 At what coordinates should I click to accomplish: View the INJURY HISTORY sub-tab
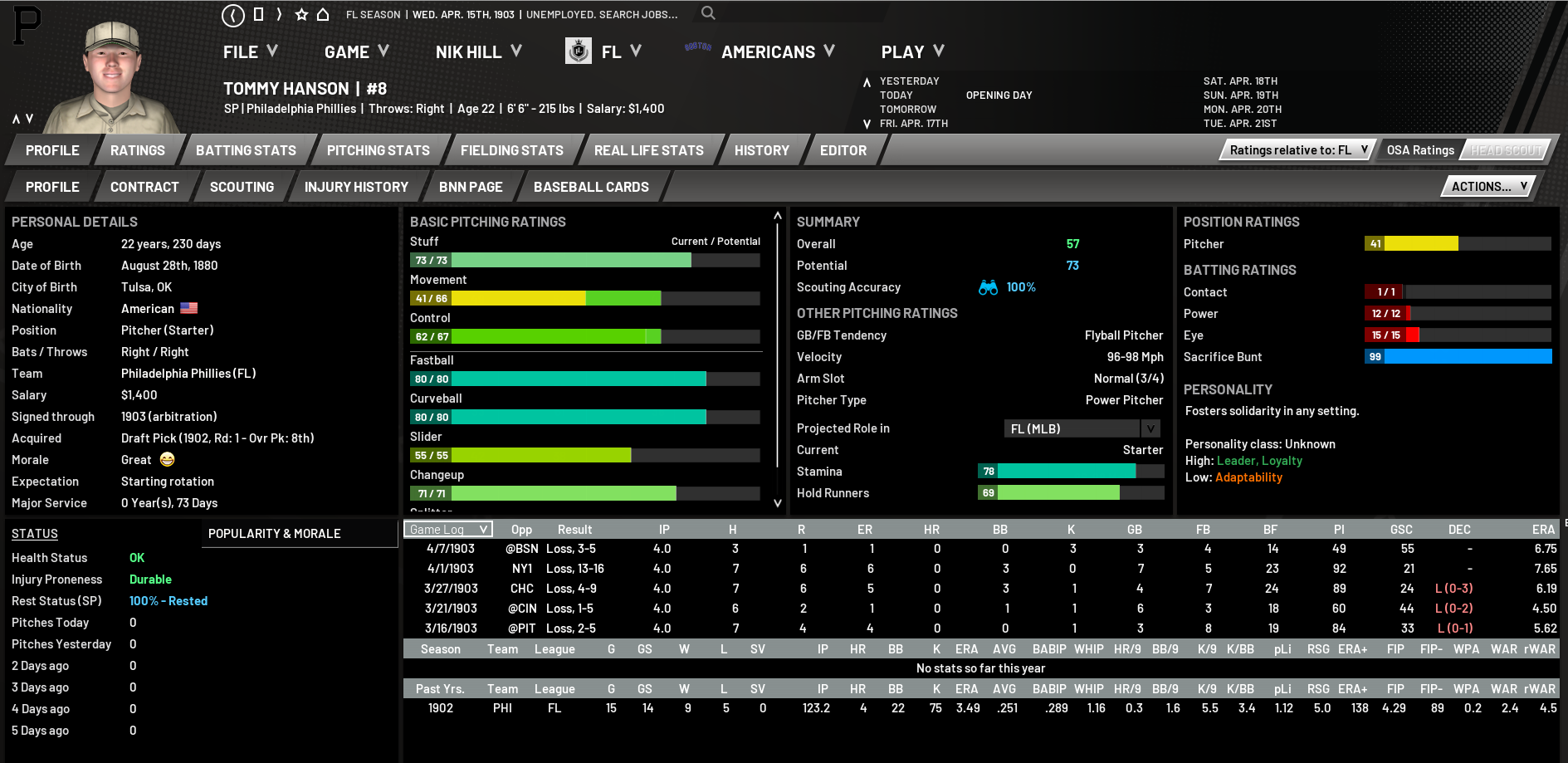tap(356, 187)
